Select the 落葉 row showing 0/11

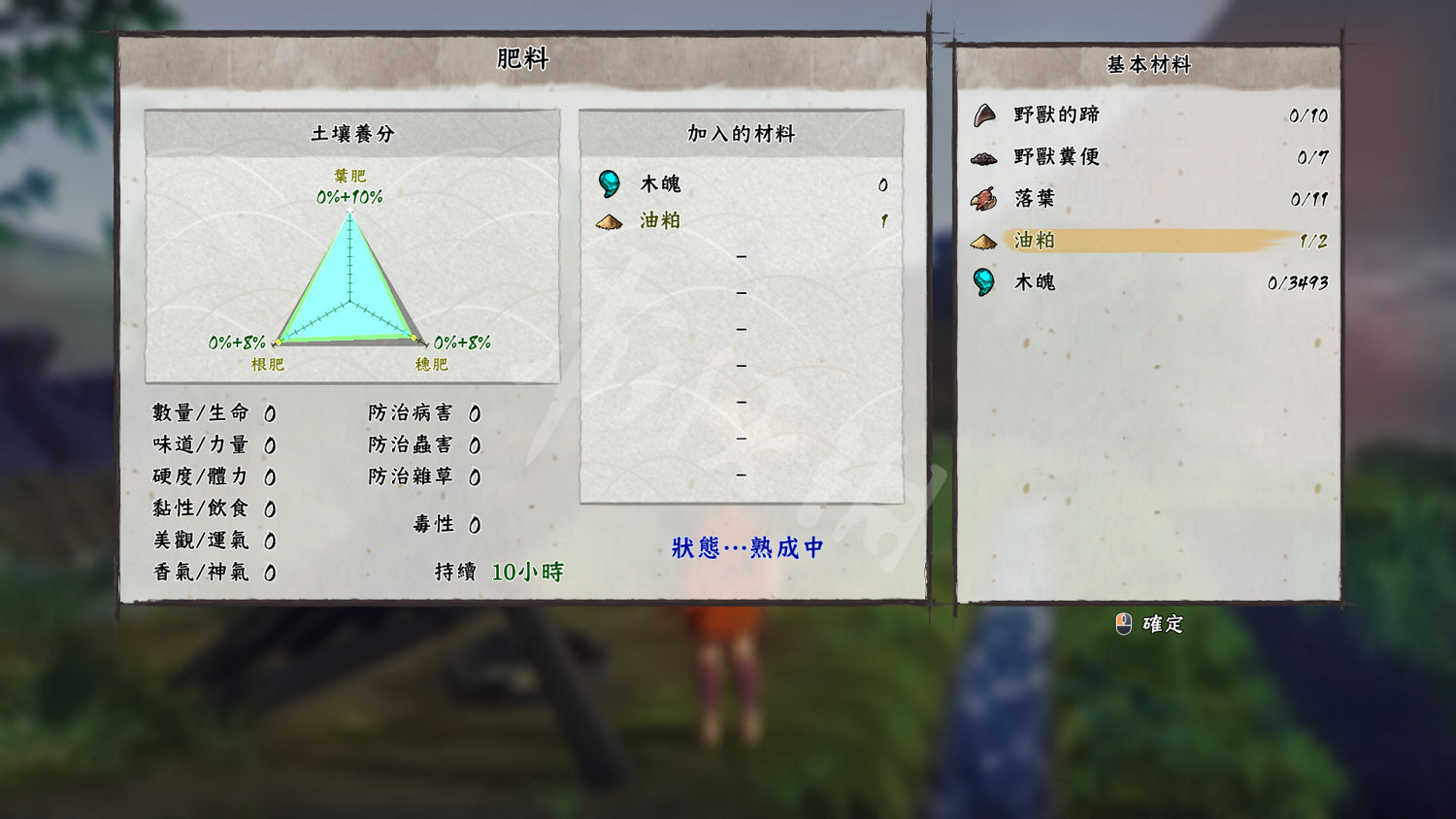click(1145, 198)
